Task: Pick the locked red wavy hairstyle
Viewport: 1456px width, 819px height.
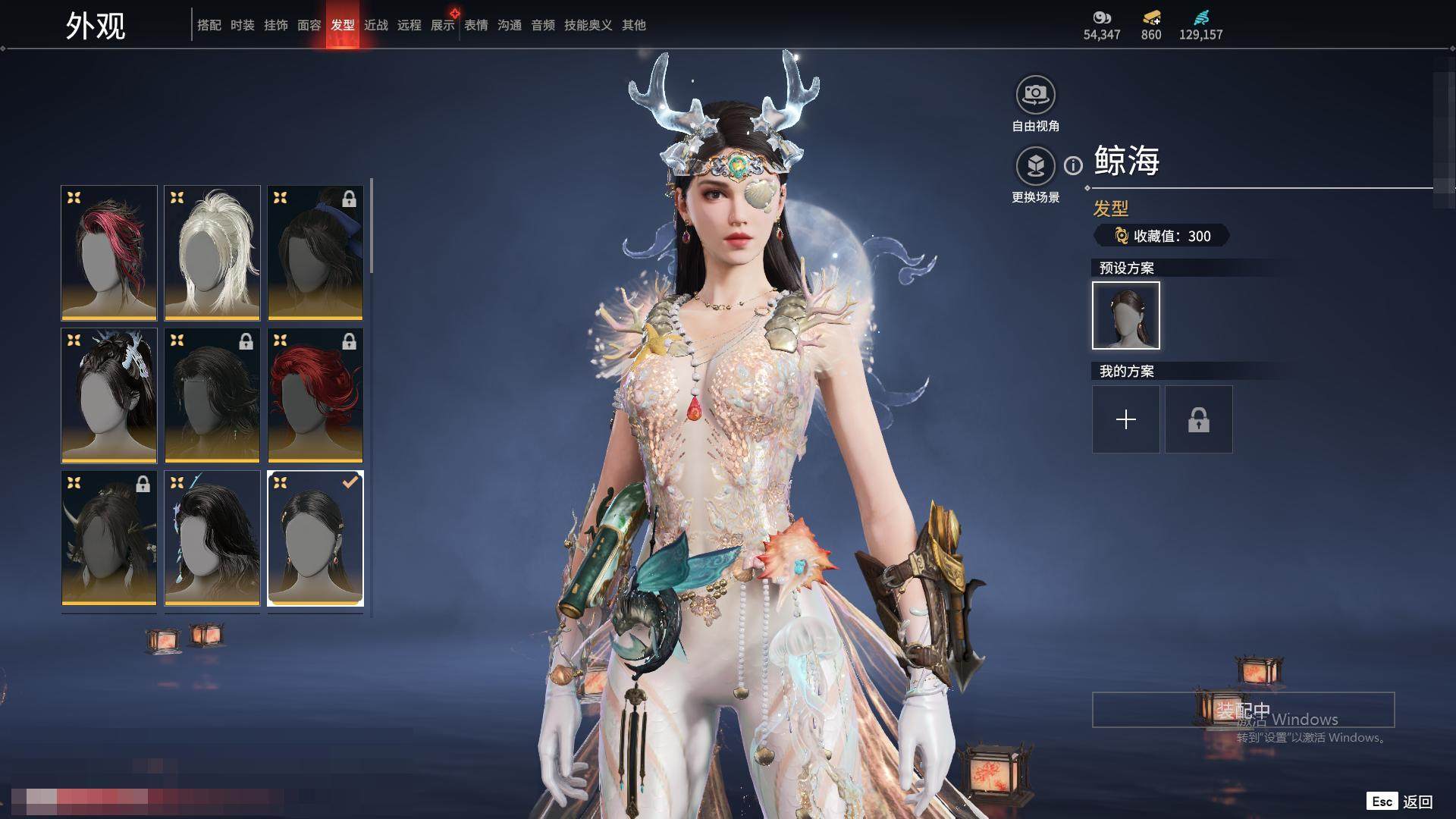Action: coord(315,395)
